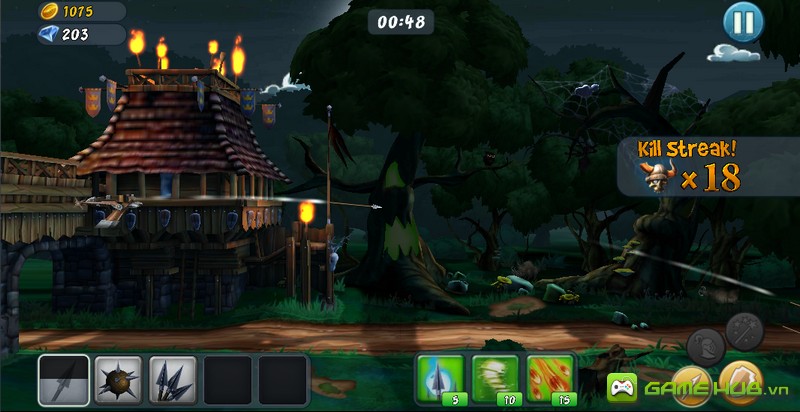Activate the green whirlwind skill costing 10
Viewport: 800px width, 412px height.
(x=496, y=378)
